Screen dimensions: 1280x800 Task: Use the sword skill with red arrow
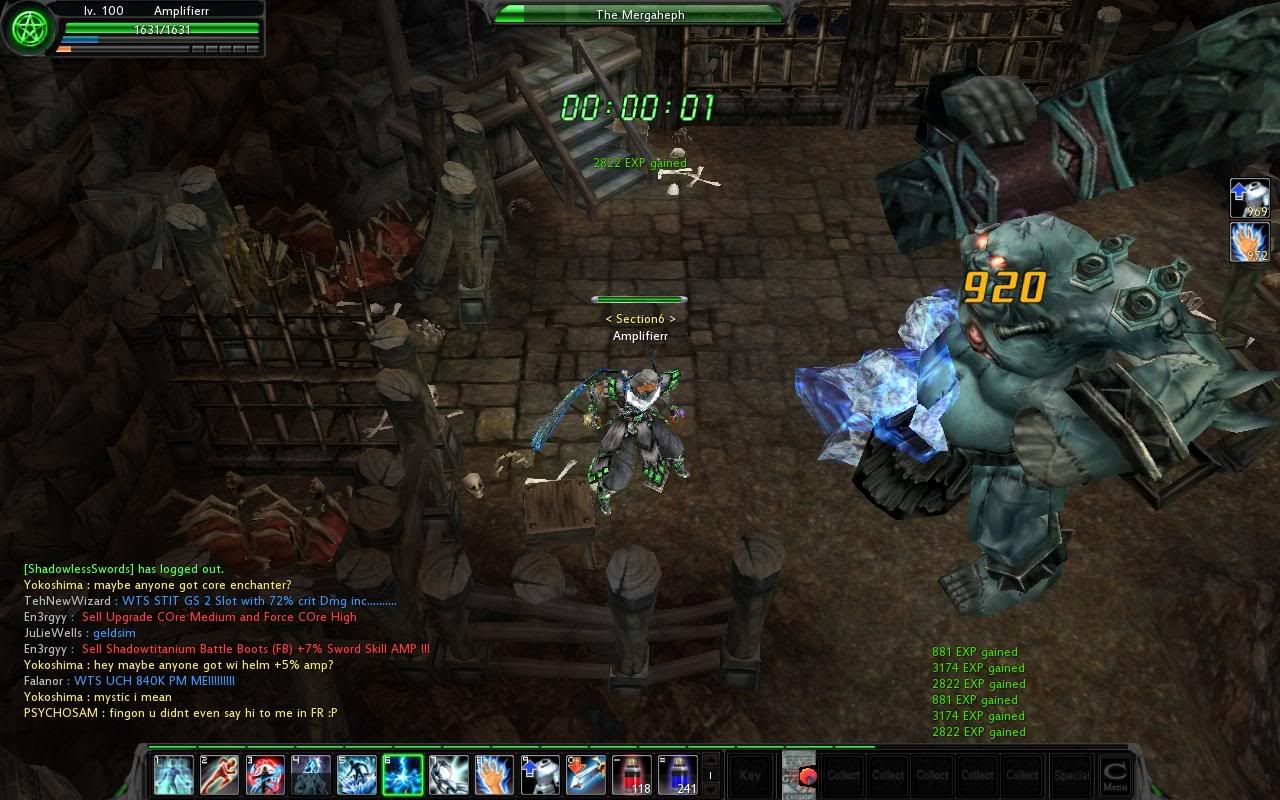(586, 775)
